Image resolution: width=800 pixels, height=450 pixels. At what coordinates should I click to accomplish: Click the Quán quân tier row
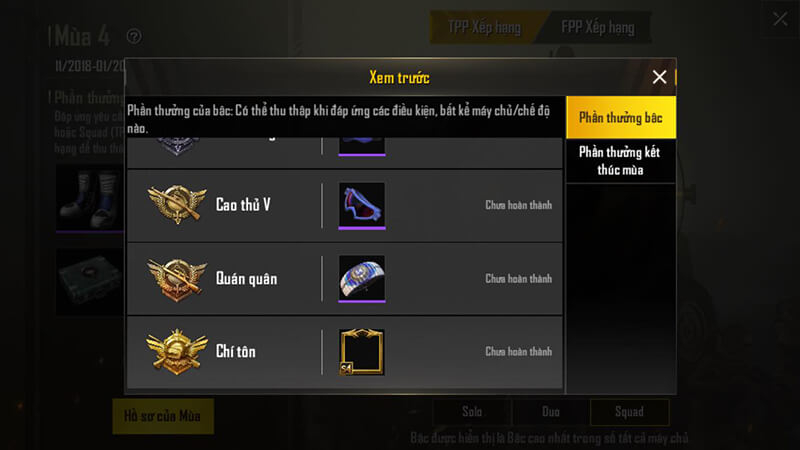tap(345, 278)
